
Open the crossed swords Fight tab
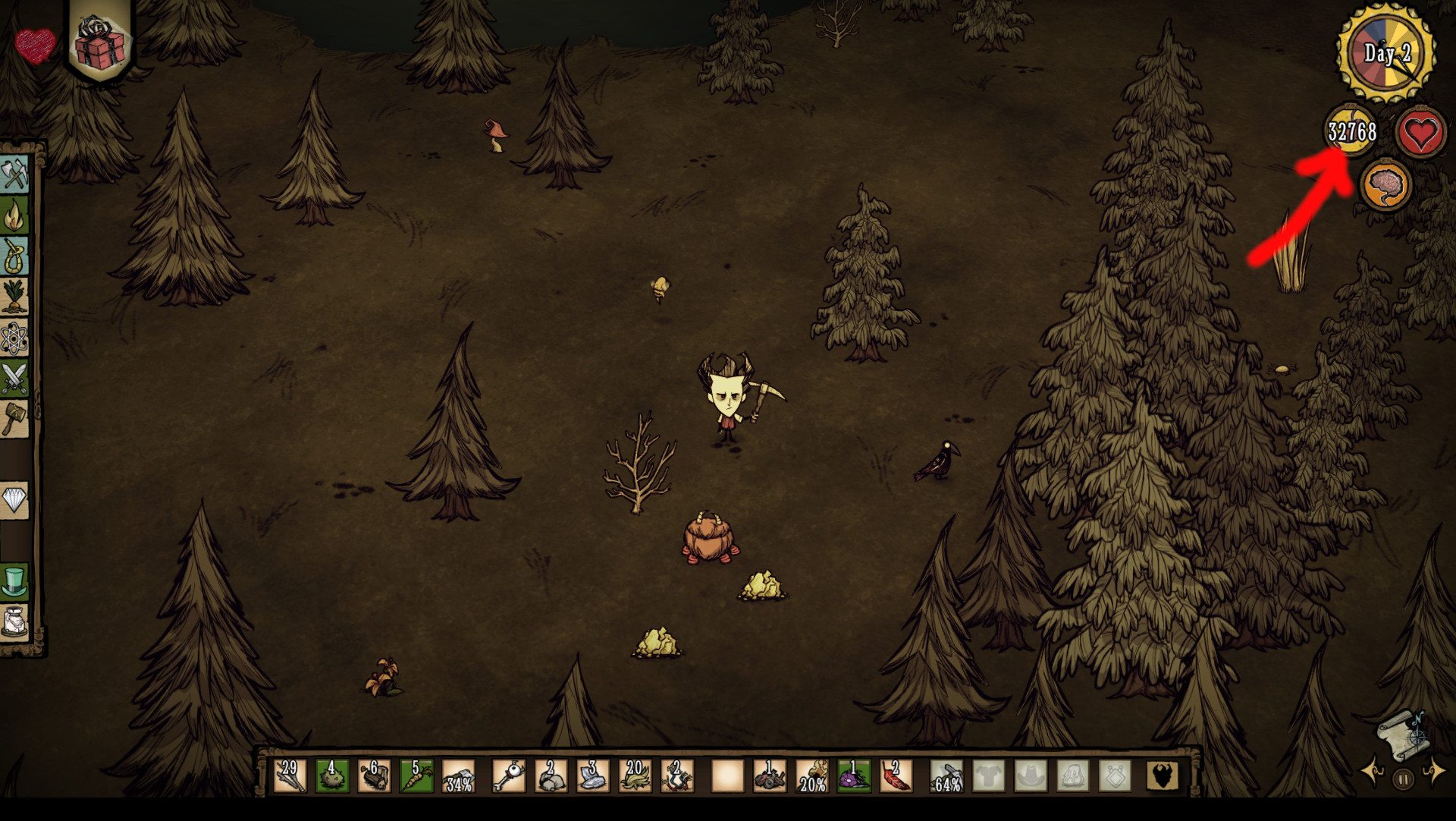tap(14, 378)
